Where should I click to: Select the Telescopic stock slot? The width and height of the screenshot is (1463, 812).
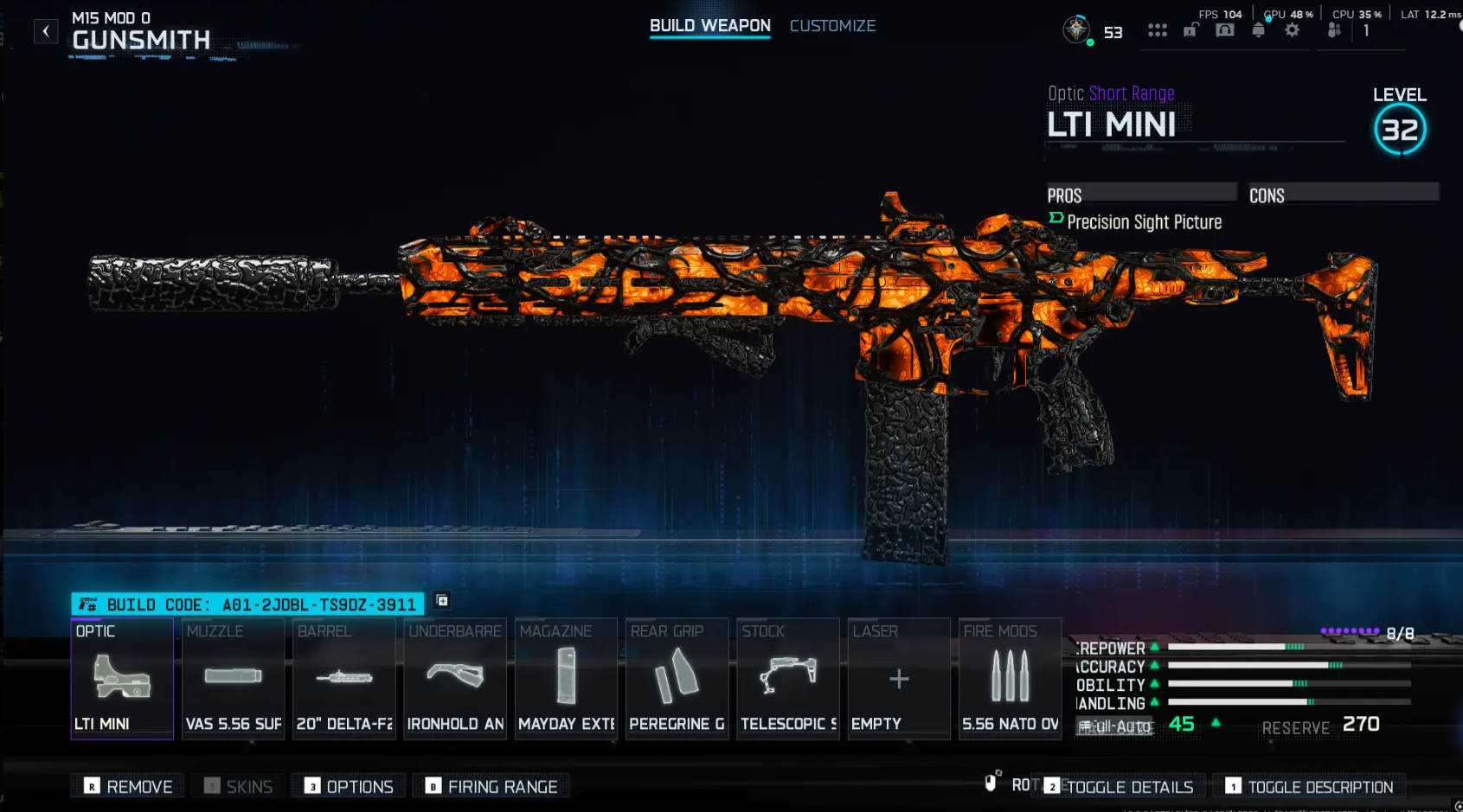787,679
